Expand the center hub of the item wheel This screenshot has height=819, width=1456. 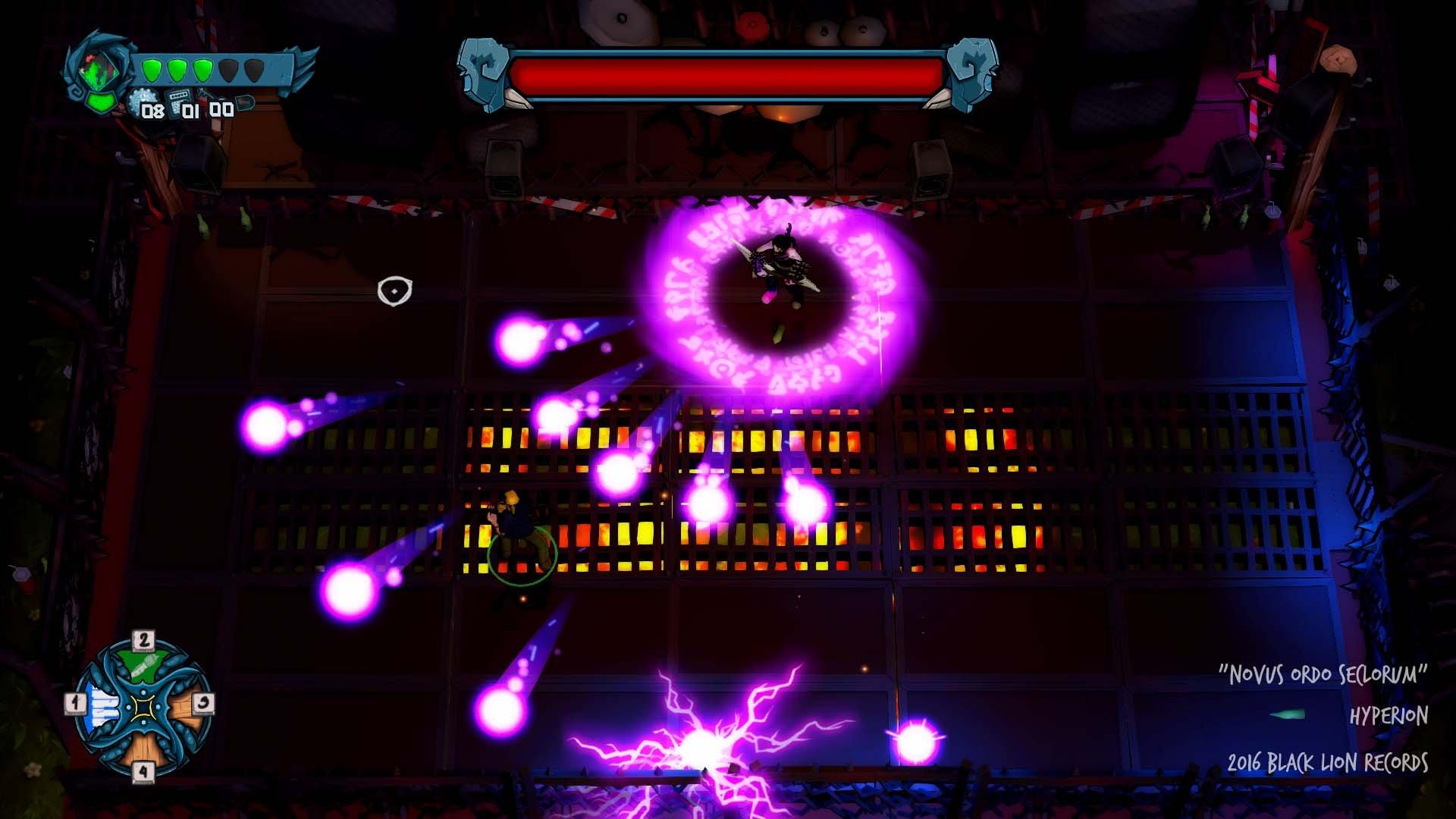pyautogui.click(x=143, y=708)
